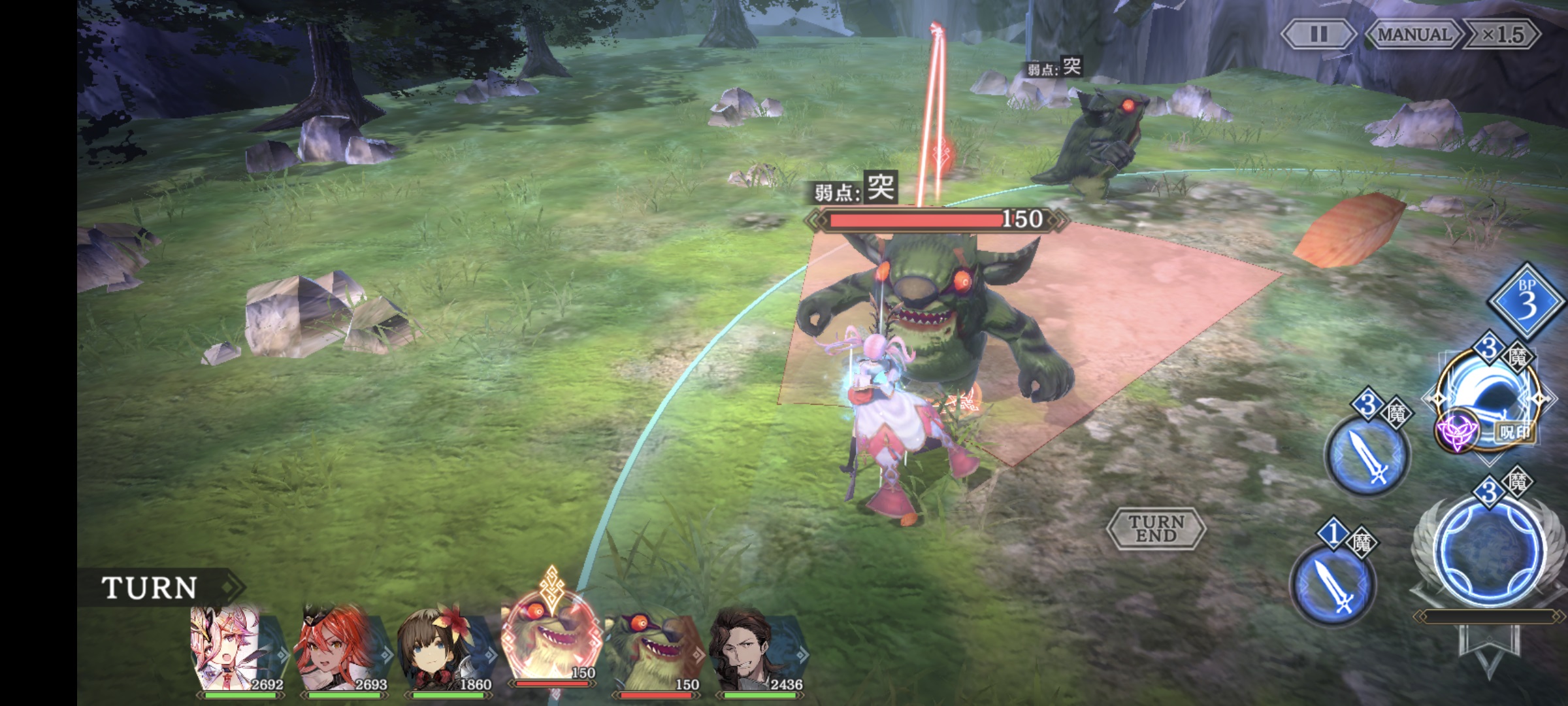The image size is (1568, 706).
Task: Toggle the MANUAL battle mode
Action: click(1414, 34)
